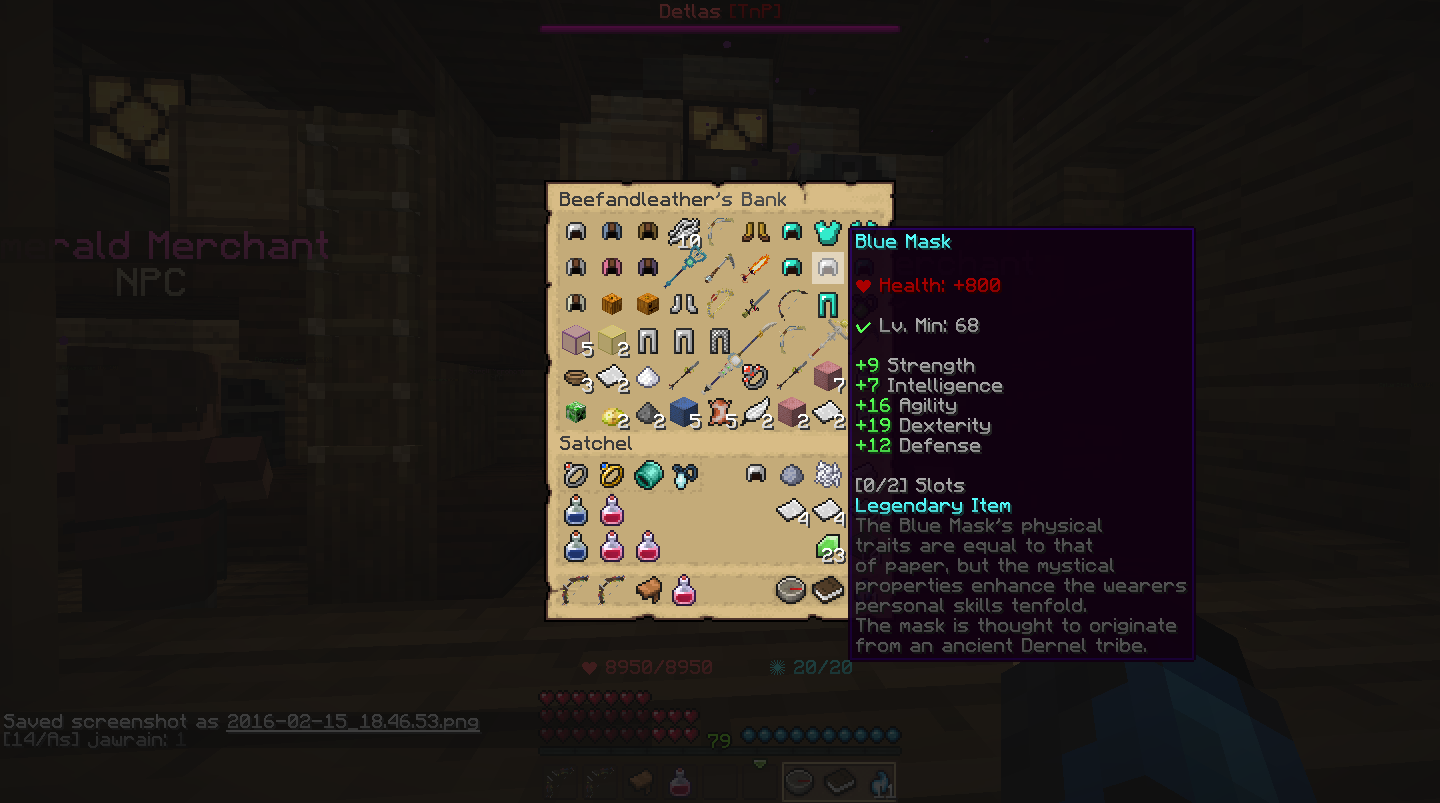This screenshot has width=1440, height=803.
Task: Take the stack of ten string
Action: tap(684, 234)
